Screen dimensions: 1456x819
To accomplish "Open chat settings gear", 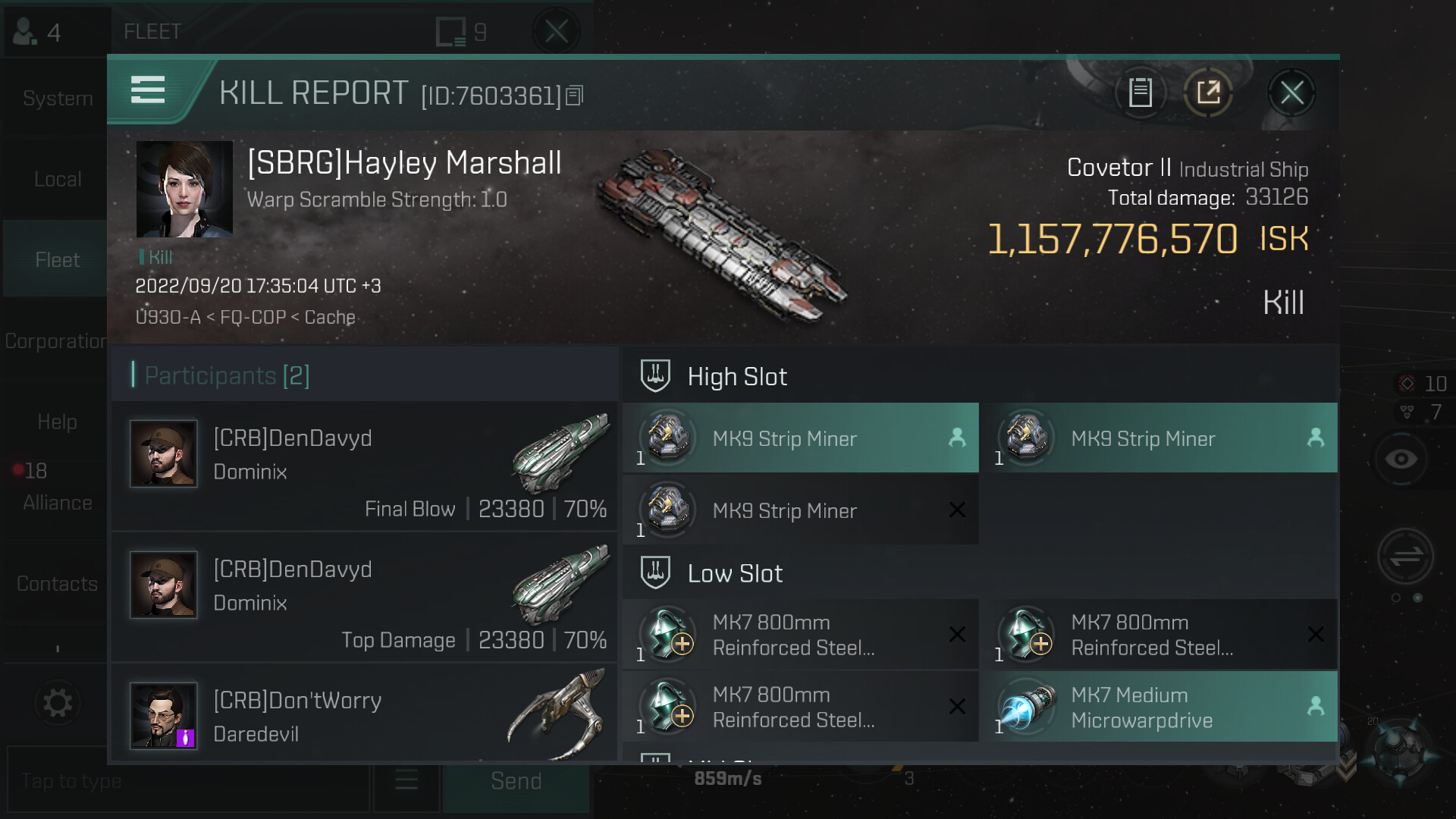I will click(x=58, y=703).
